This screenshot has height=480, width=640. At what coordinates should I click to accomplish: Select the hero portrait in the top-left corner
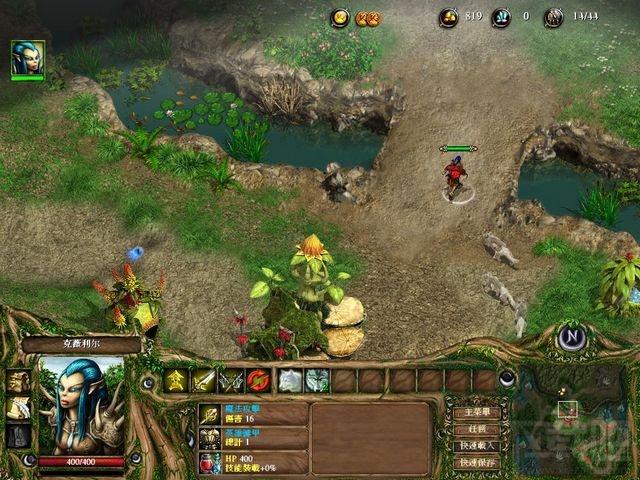pyautogui.click(x=27, y=58)
